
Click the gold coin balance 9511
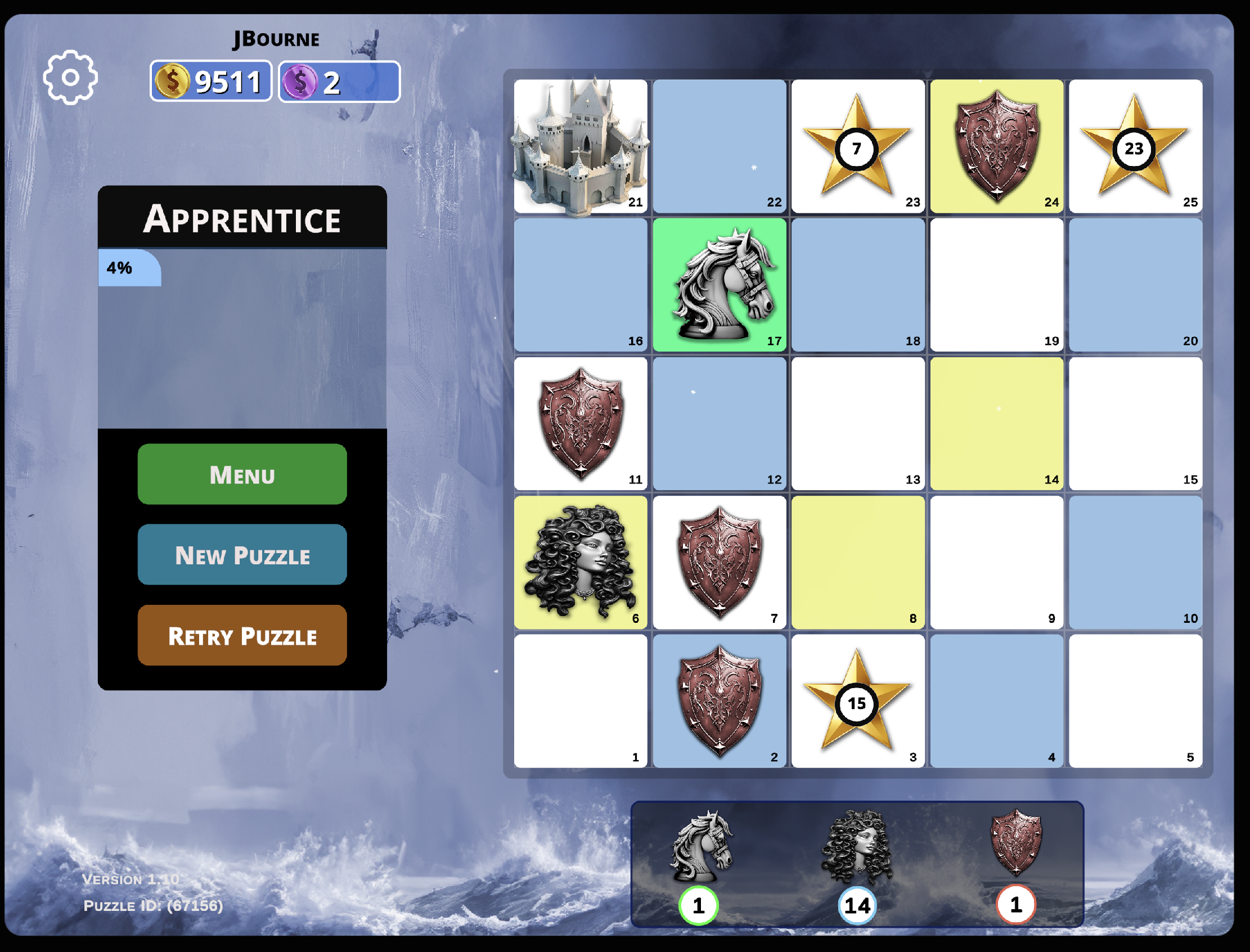point(211,82)
